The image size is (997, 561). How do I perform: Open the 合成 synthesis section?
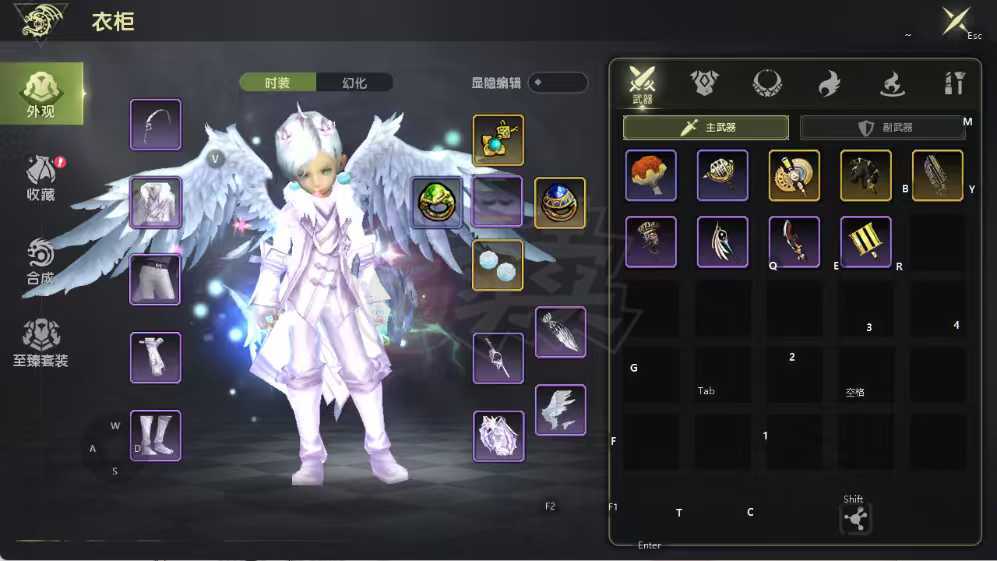(41, 263)
